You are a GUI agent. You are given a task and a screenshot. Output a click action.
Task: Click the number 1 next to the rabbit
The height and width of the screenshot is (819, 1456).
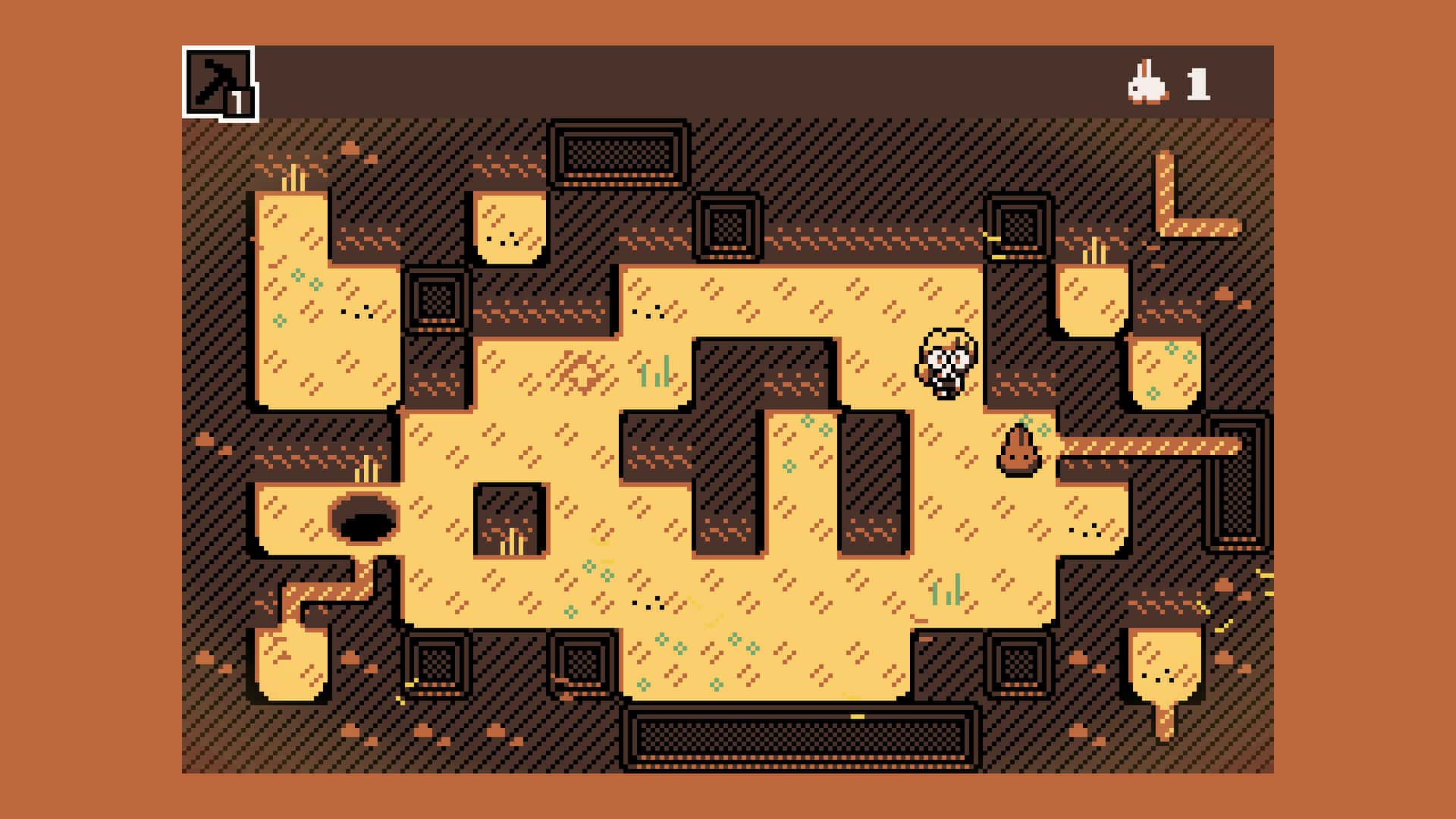click(1198, 83)
